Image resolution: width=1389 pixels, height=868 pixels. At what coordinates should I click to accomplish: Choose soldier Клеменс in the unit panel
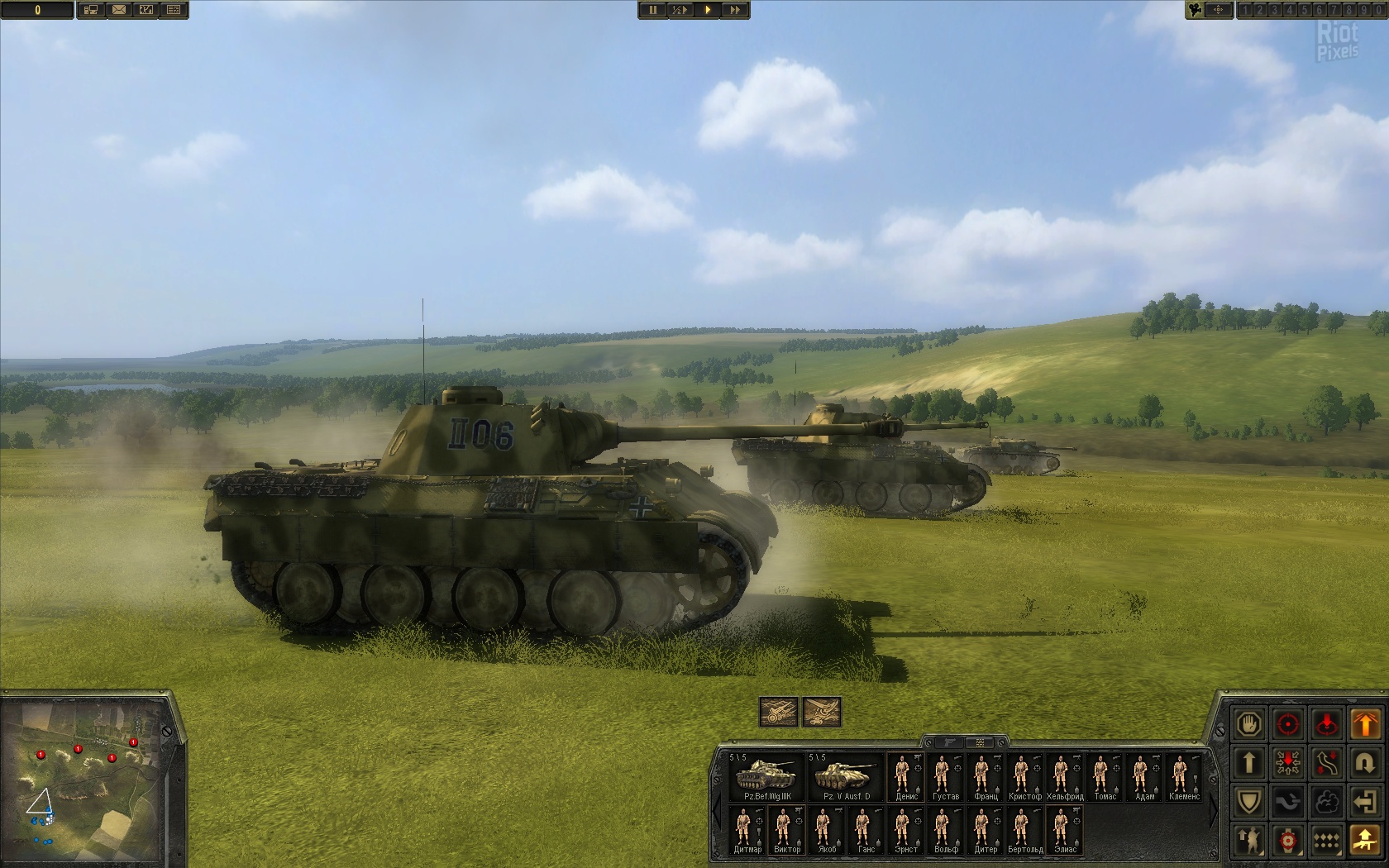tap(1184, 777)
